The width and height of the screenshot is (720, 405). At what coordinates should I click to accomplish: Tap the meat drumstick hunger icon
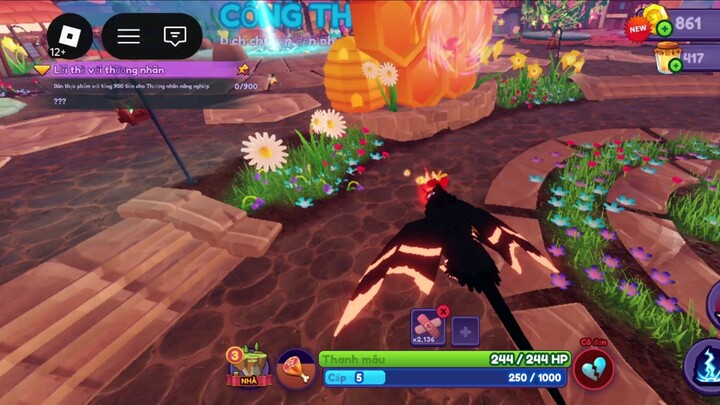[295, 369]
